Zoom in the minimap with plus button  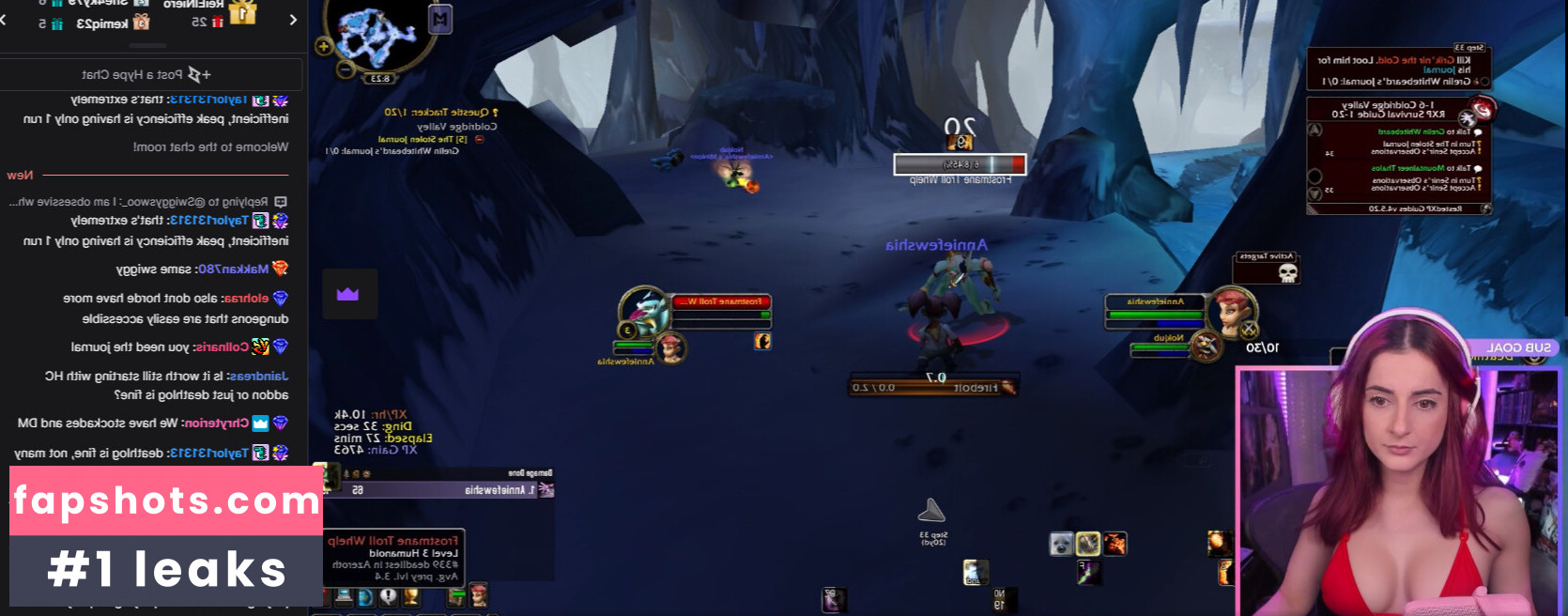[x=324, y=46]
